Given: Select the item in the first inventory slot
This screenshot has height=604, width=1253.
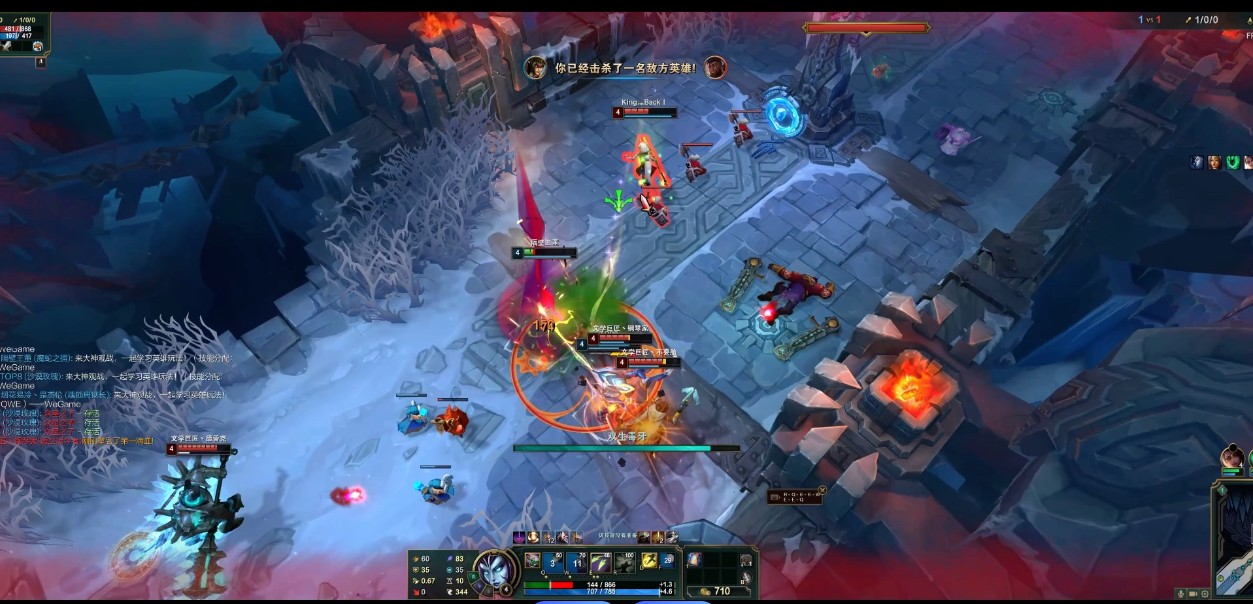Looking at the screenshot, I should (x=695, y=560).
